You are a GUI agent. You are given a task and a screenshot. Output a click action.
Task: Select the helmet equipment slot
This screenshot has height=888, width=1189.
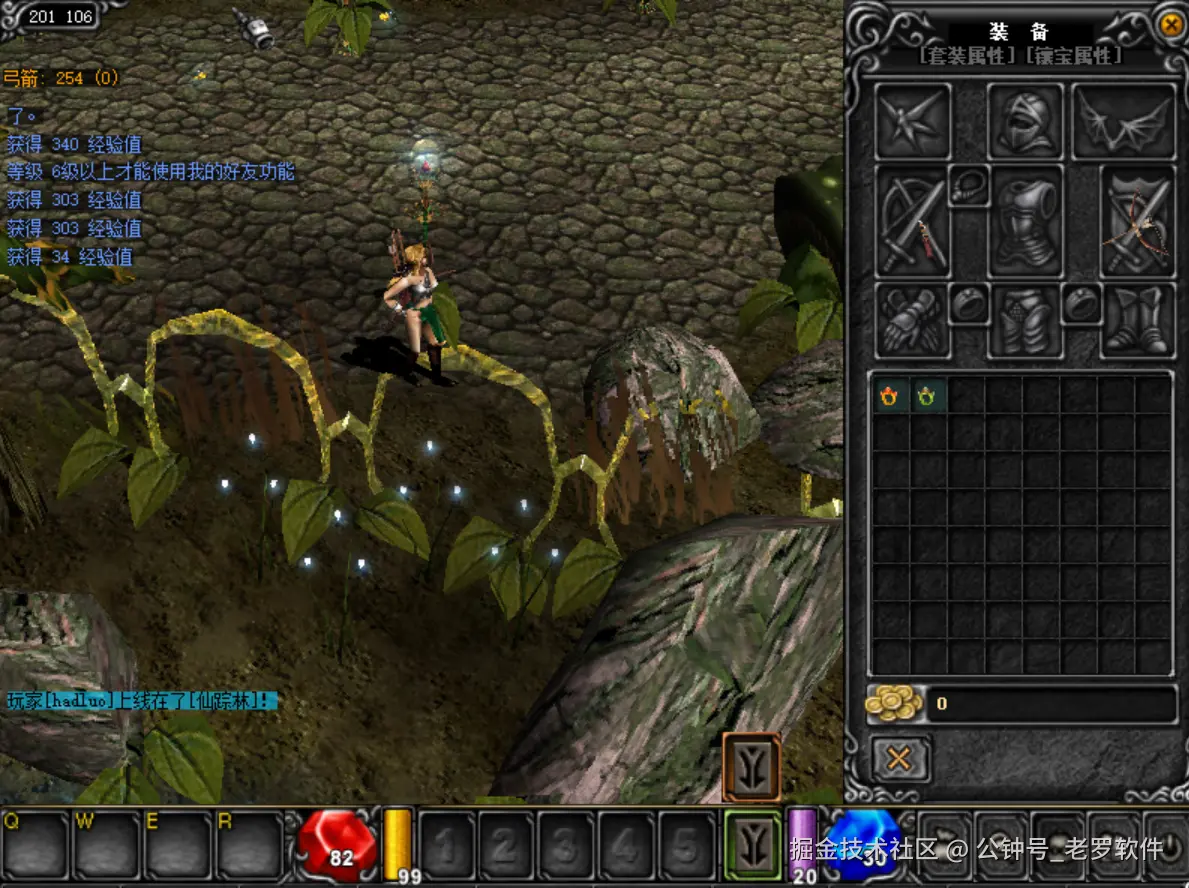point(1025,122)
